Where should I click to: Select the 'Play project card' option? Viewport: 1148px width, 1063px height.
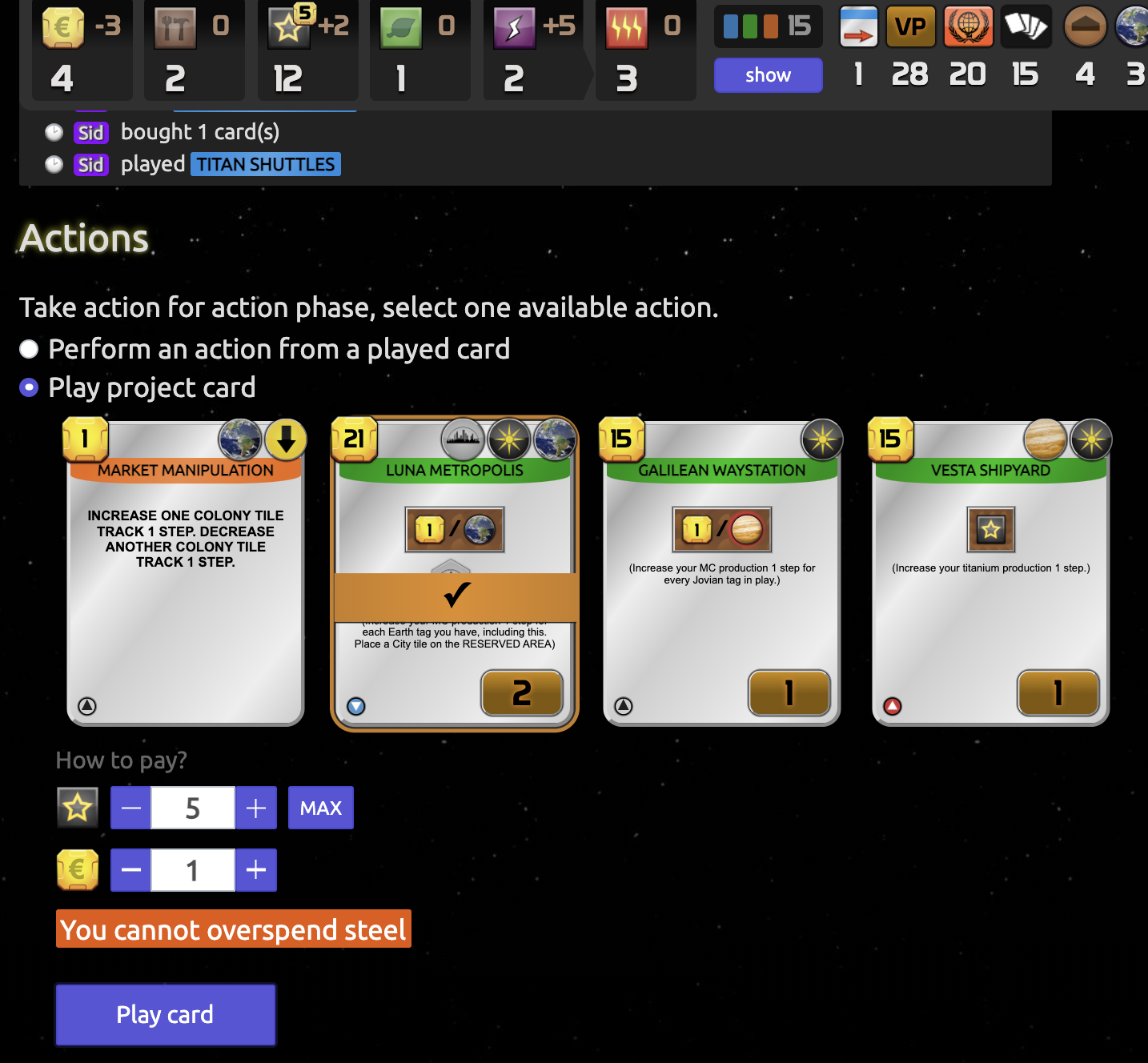coord(30,387)
